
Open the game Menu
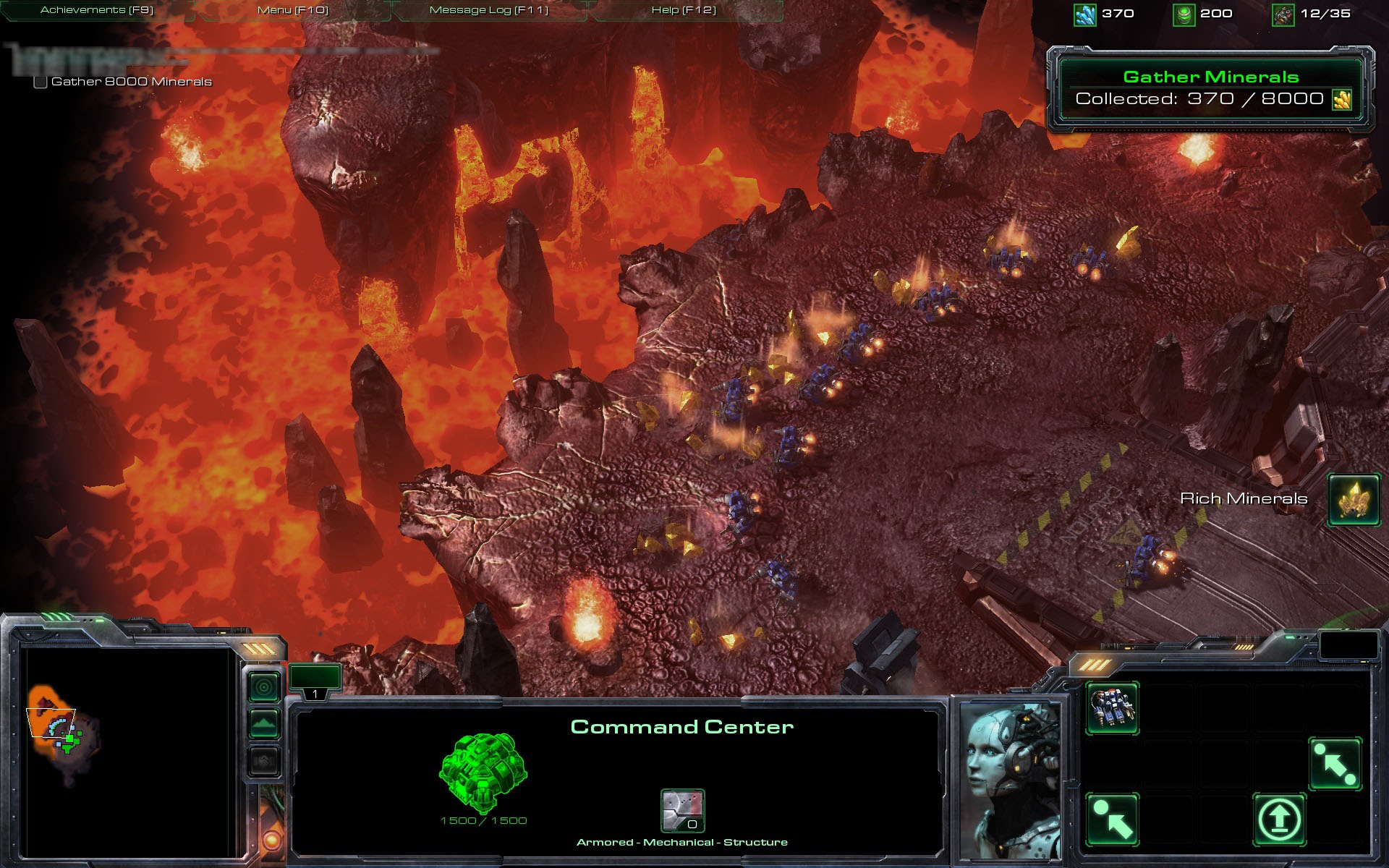pyautogui.click(x=292, y=10)
